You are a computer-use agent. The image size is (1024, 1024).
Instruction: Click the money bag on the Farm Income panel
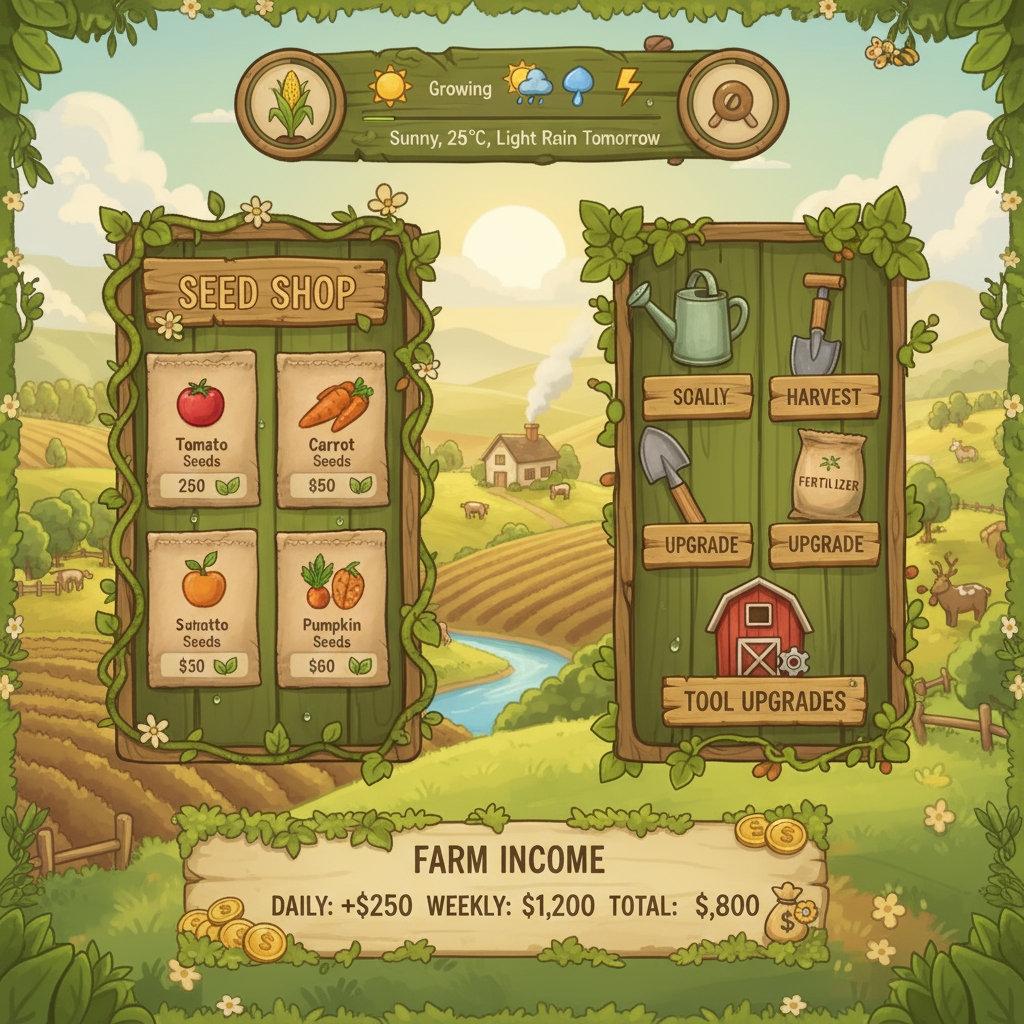point(788,913)
